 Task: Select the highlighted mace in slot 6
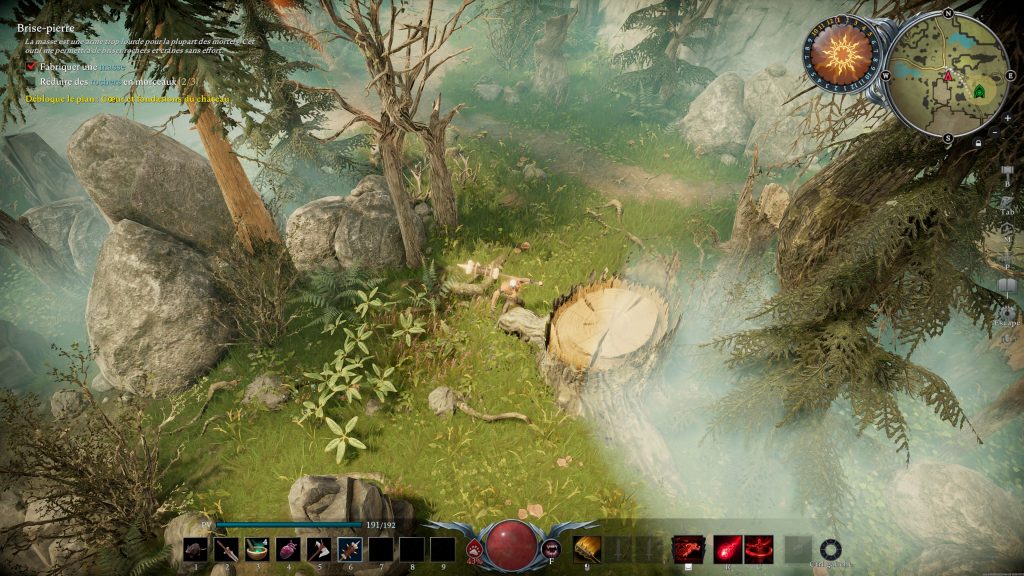pos(350,549)
